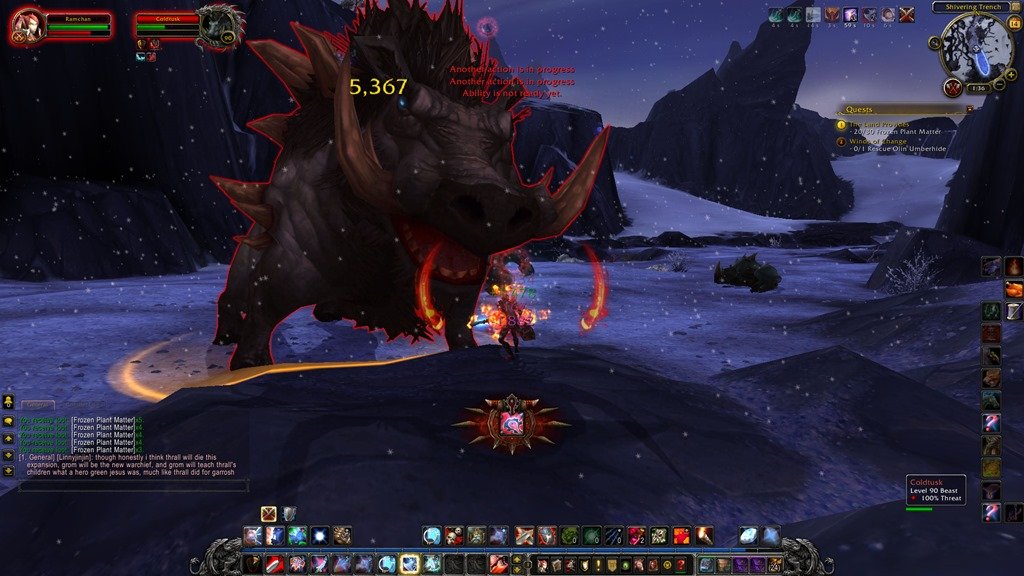Activate the highlighted gold-bordered action bar ability
The image size is (1024, 576).
click(409, 564)
